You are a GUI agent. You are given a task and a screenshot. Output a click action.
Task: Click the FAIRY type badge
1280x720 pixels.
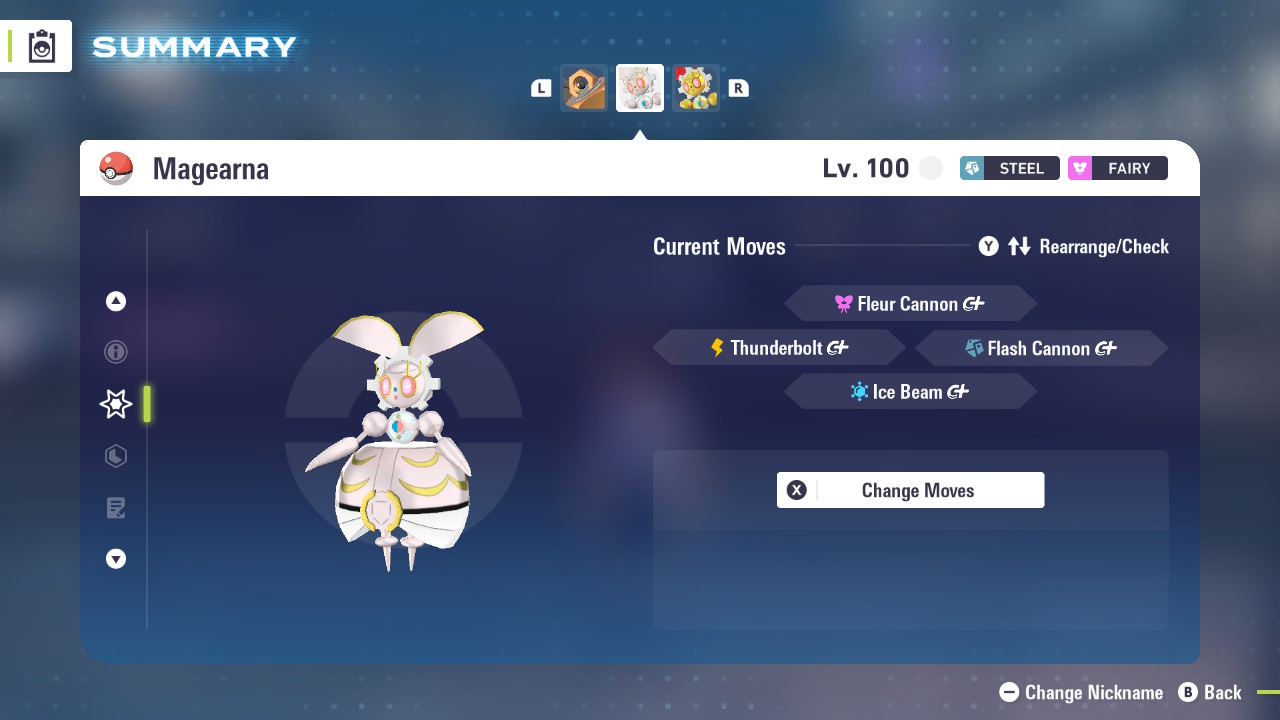(x=1117, y=168)
